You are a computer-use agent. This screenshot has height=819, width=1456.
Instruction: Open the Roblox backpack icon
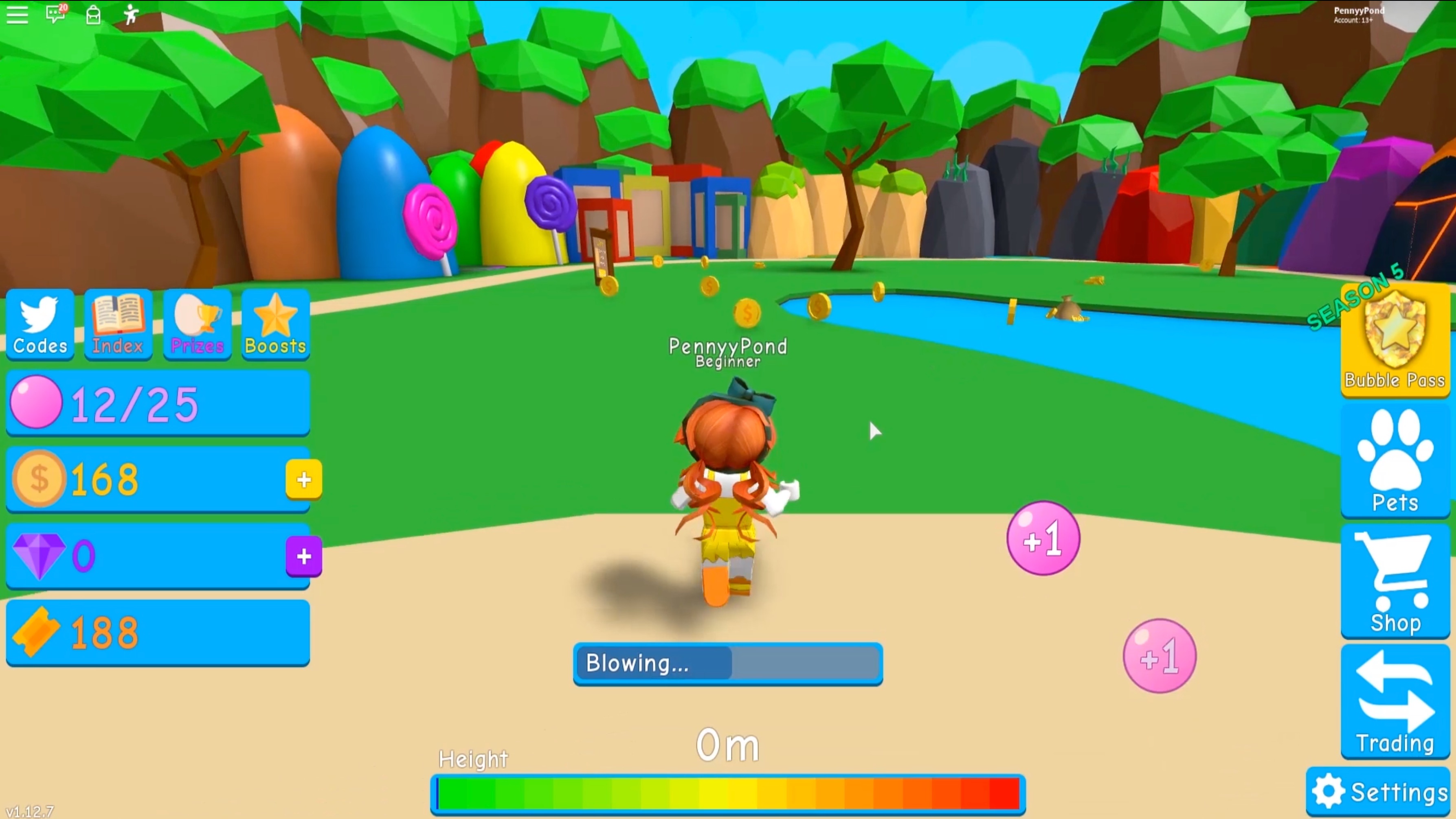coord(93,15)
